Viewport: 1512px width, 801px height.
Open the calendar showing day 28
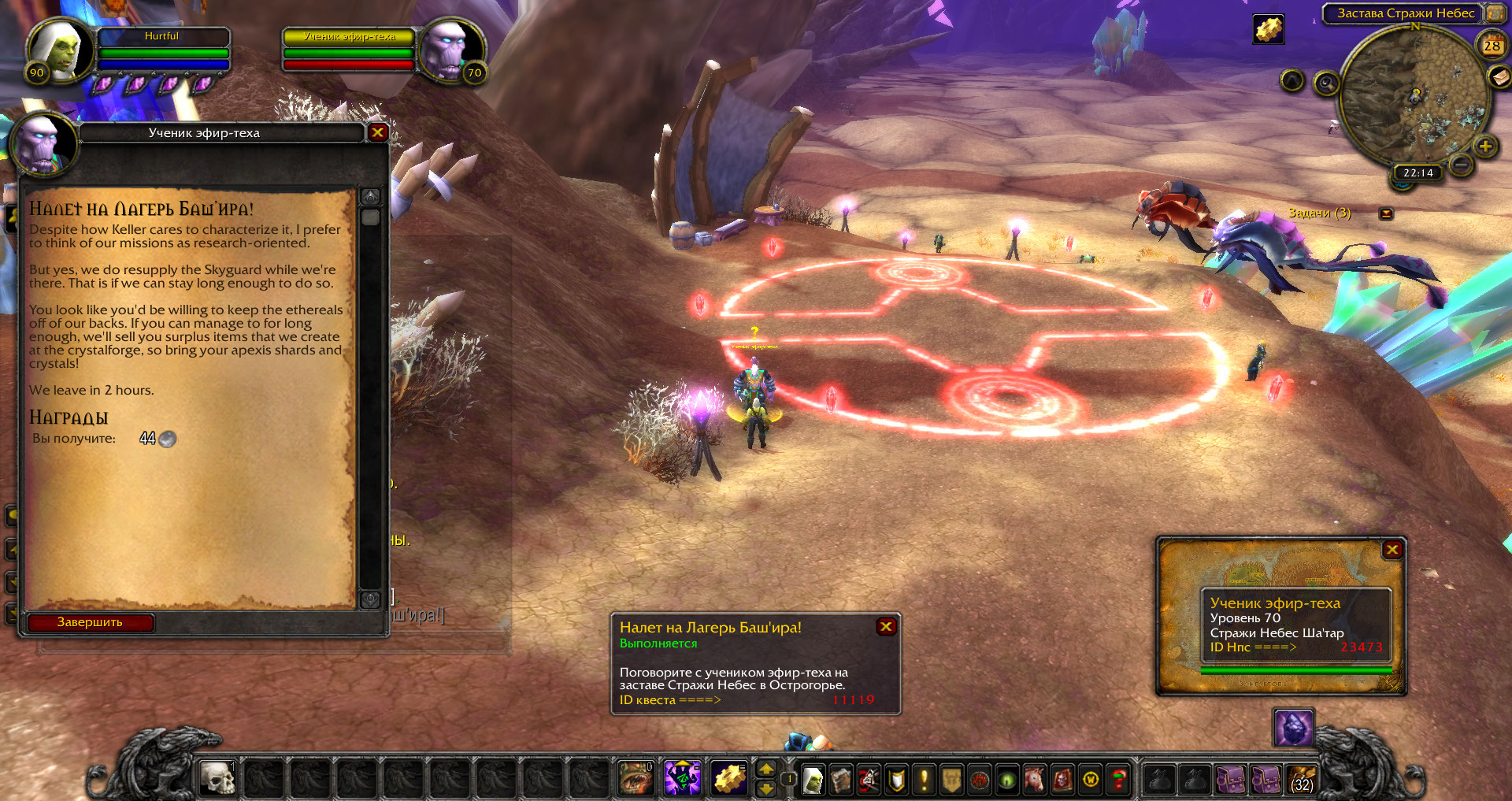[1492, 46]
